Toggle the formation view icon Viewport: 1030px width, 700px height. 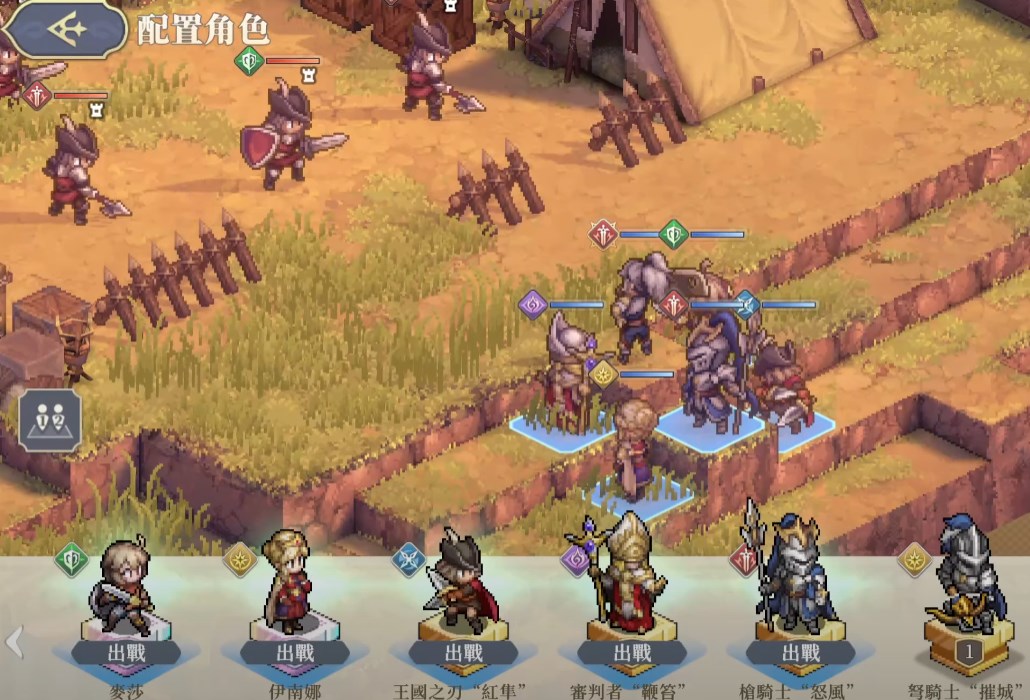coord(49,419)
